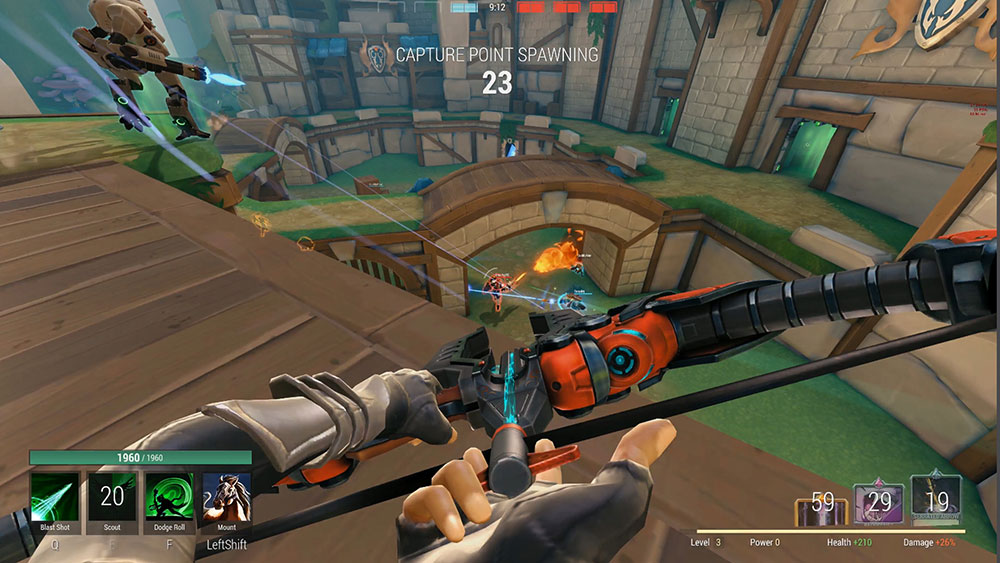Select the gold-framed card showing 59

pyautogui.click(x=821, y=505)
